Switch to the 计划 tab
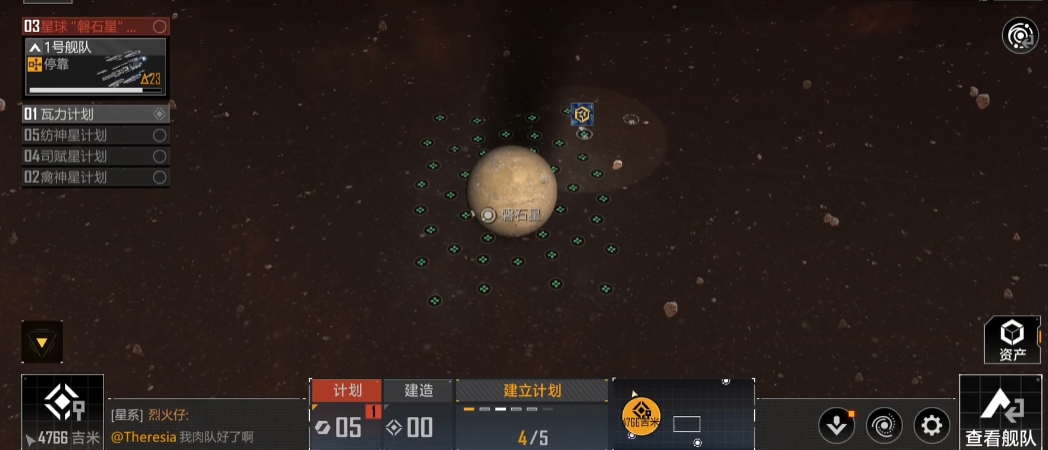The width and height of the screenshot is (1048, 450). (x=346, y=390)
